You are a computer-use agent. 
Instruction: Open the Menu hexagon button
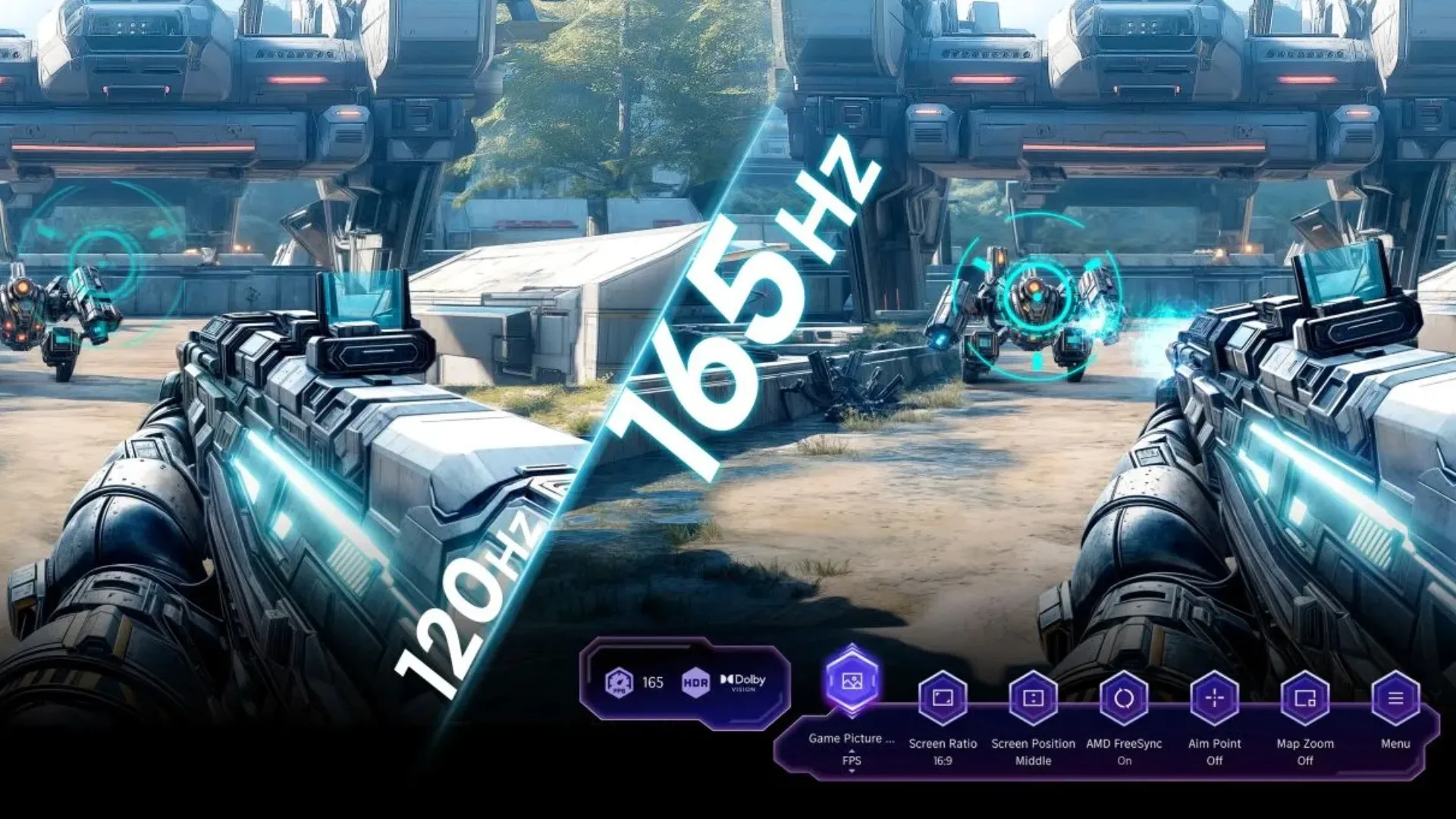(x=1395, y=698)
